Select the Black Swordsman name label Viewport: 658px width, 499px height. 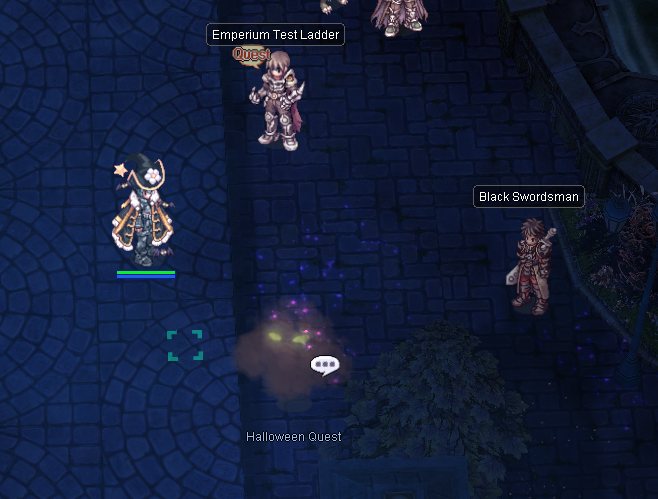(528, 197)
